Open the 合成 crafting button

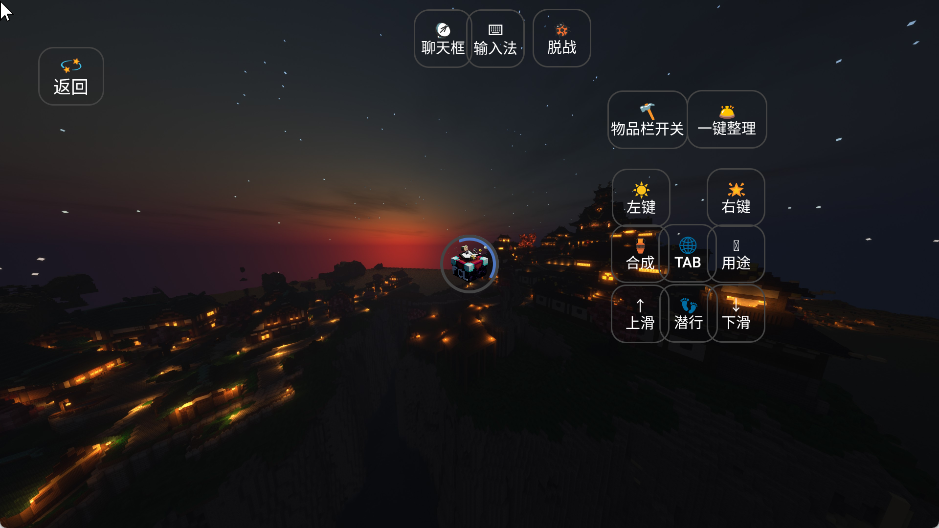(x=640, y=254)
